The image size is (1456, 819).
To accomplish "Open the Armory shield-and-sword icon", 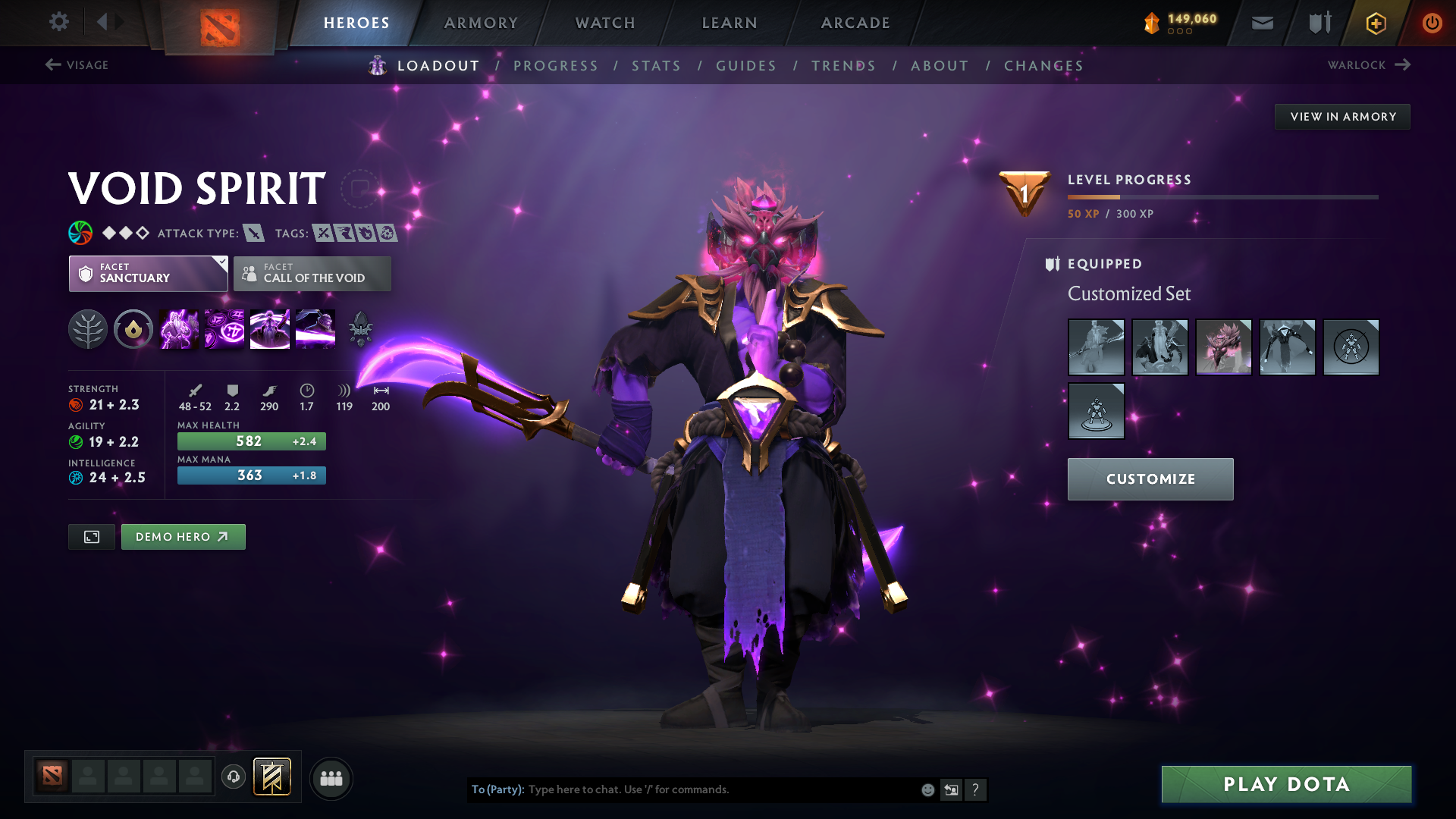I will click(1318, 23).
